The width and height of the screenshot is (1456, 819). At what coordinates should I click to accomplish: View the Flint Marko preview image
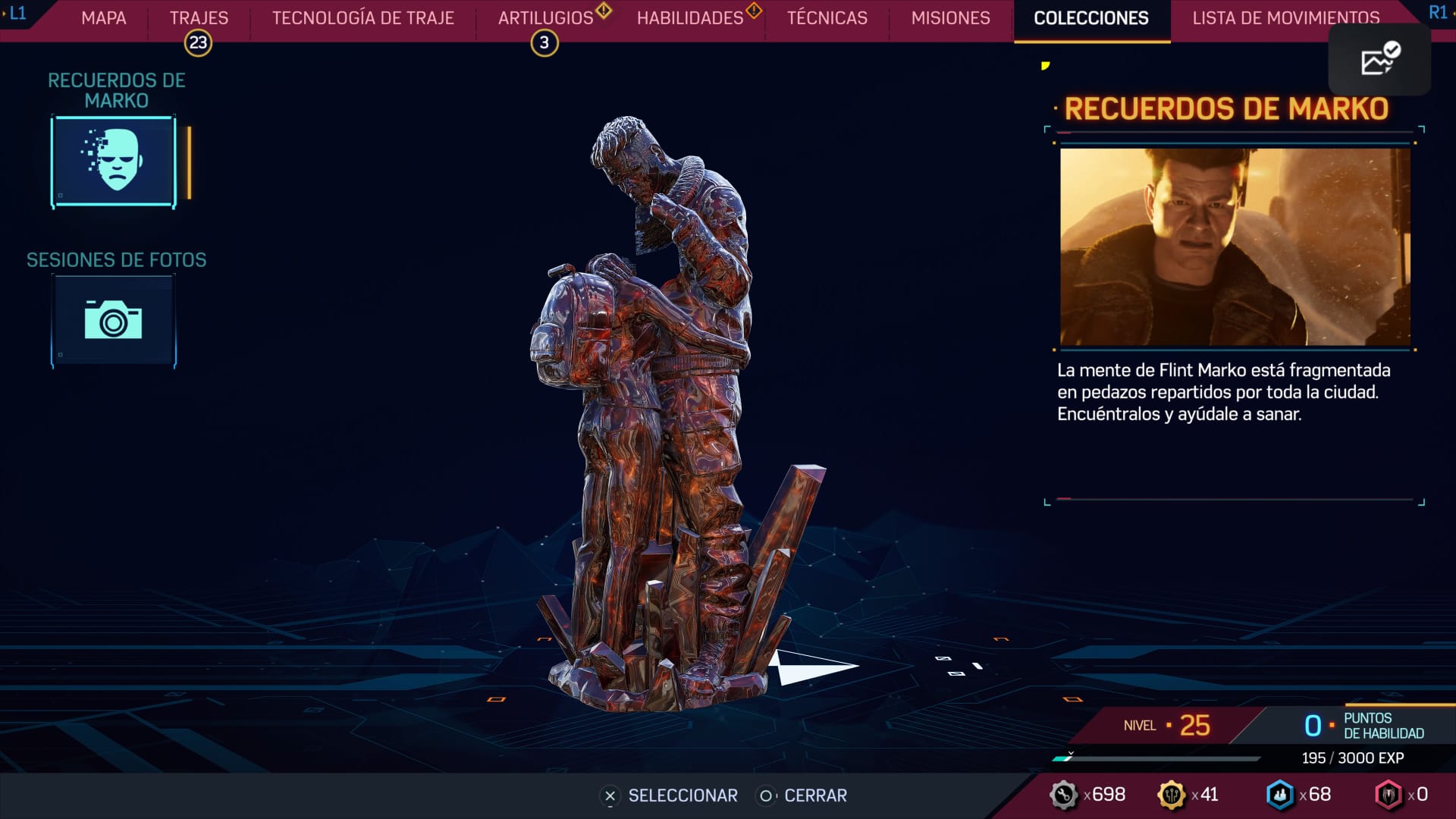tap(1235, 247)
